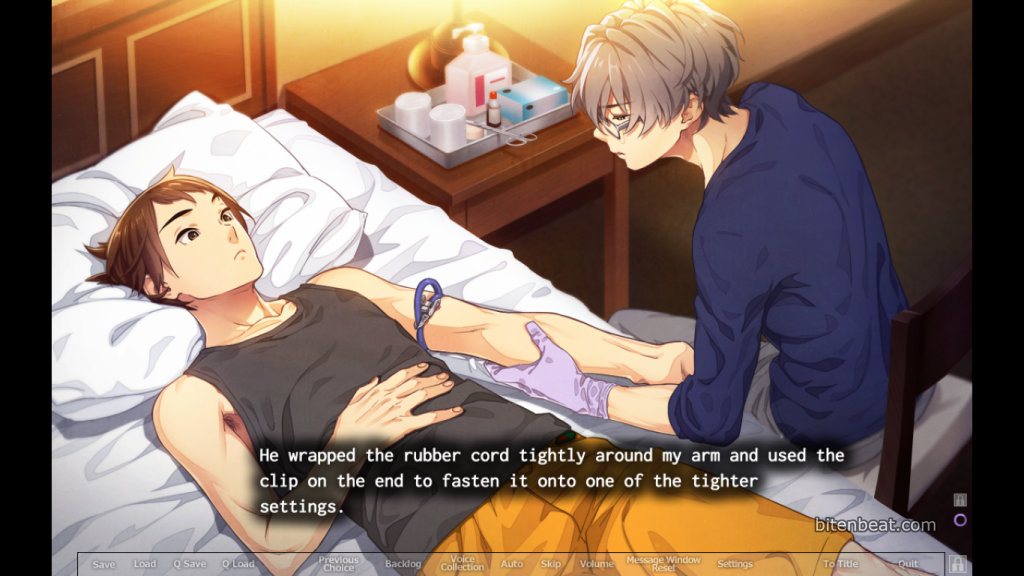Activate Skip mode
The image size is (1024, 576).
tap(551, 564)
